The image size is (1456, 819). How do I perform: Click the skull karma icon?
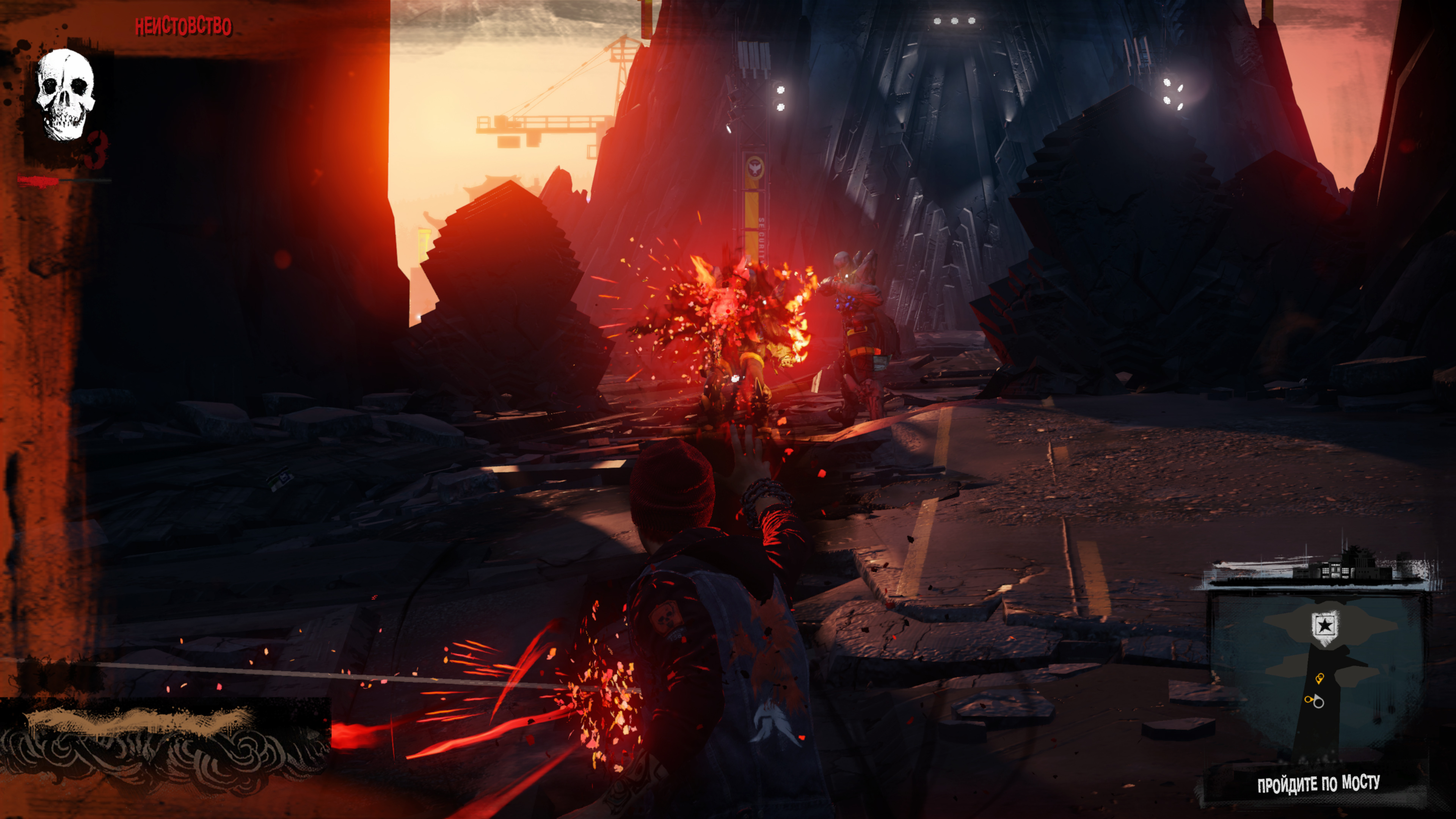[65, 94]
